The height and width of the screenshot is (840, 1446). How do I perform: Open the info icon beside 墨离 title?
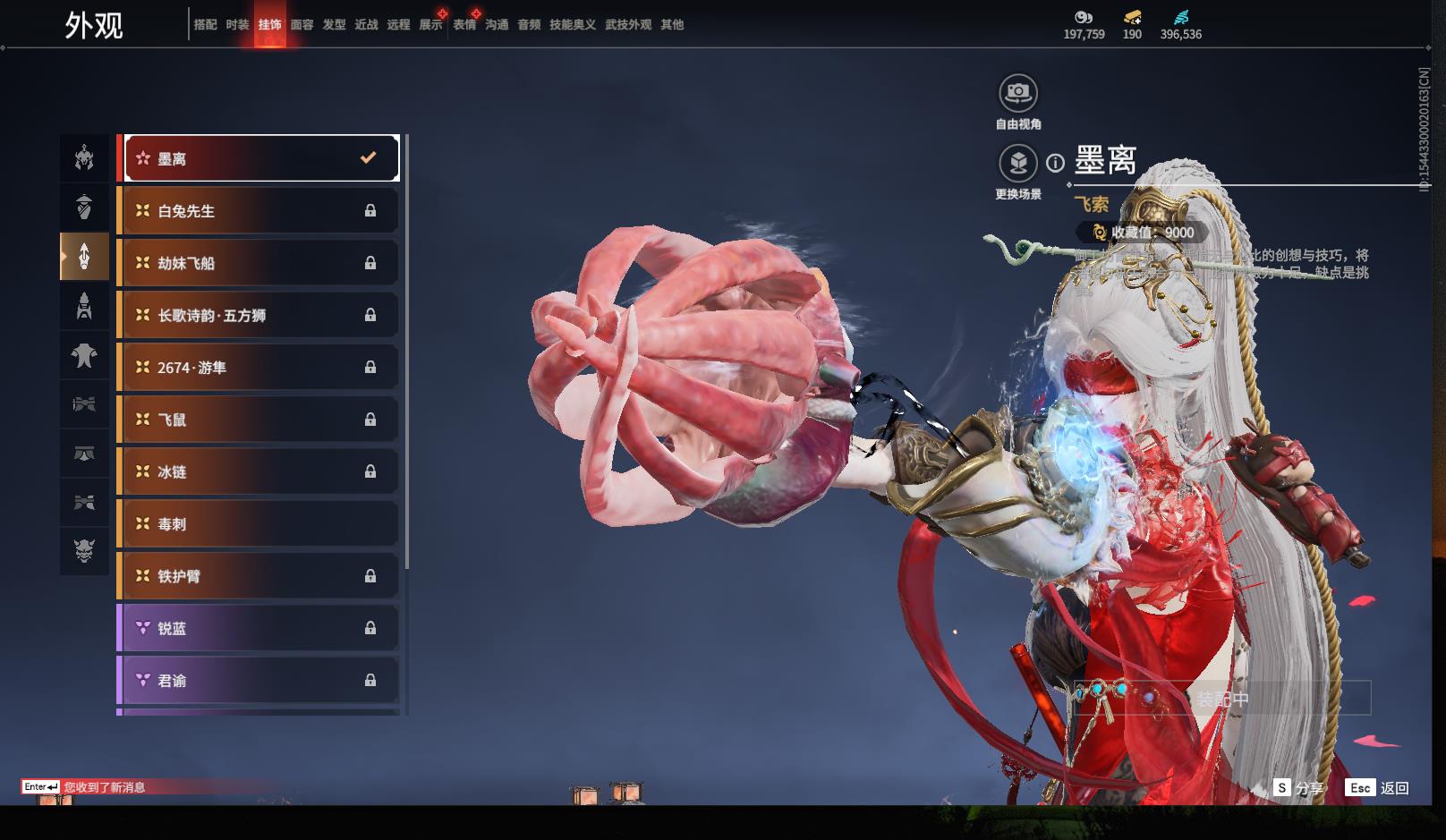[x=1056, y=163]
